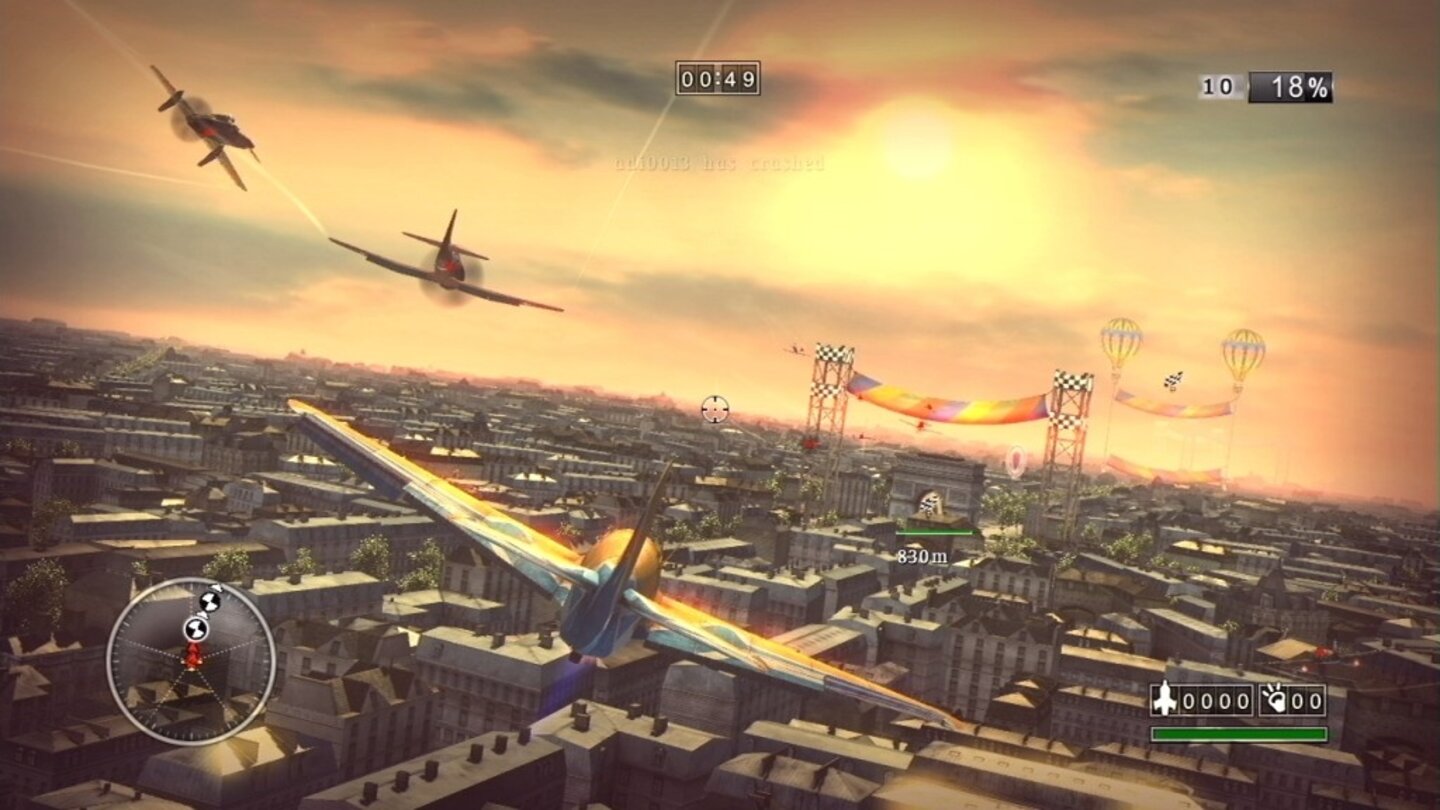Click the enemy blip icon on the radar compass
The width and height of the screenshot is (1440, 810).
[195, 628]
